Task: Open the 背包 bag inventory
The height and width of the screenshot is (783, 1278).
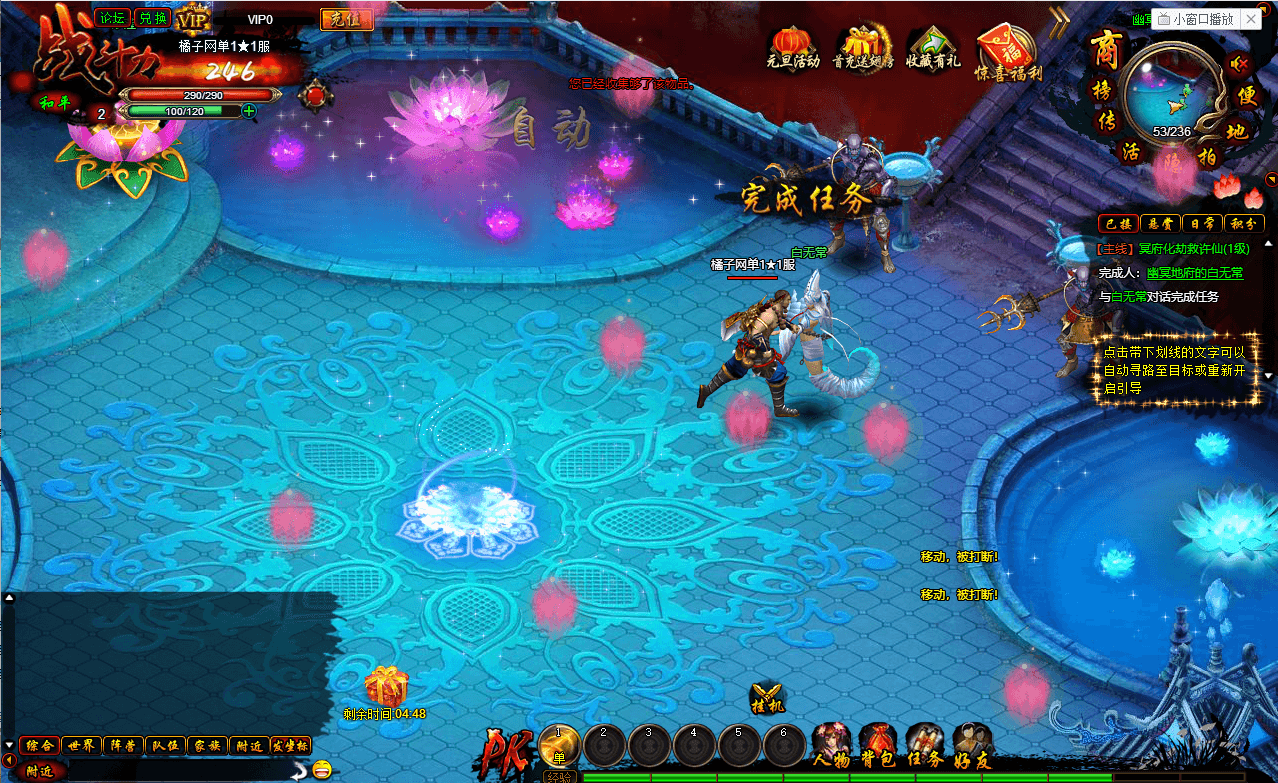Action: tap(879, 743)
